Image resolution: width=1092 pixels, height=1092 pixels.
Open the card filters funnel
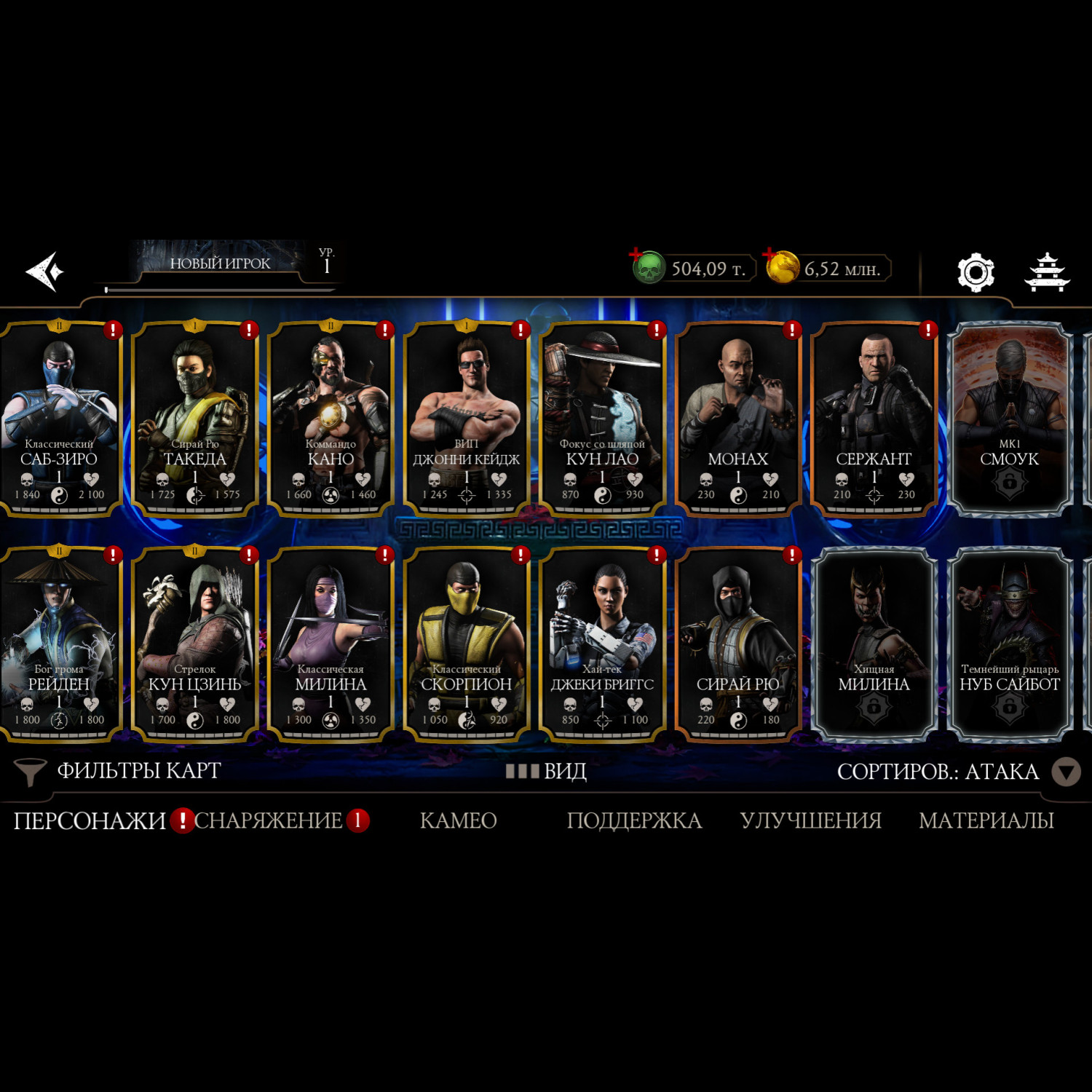coord(31,772)
